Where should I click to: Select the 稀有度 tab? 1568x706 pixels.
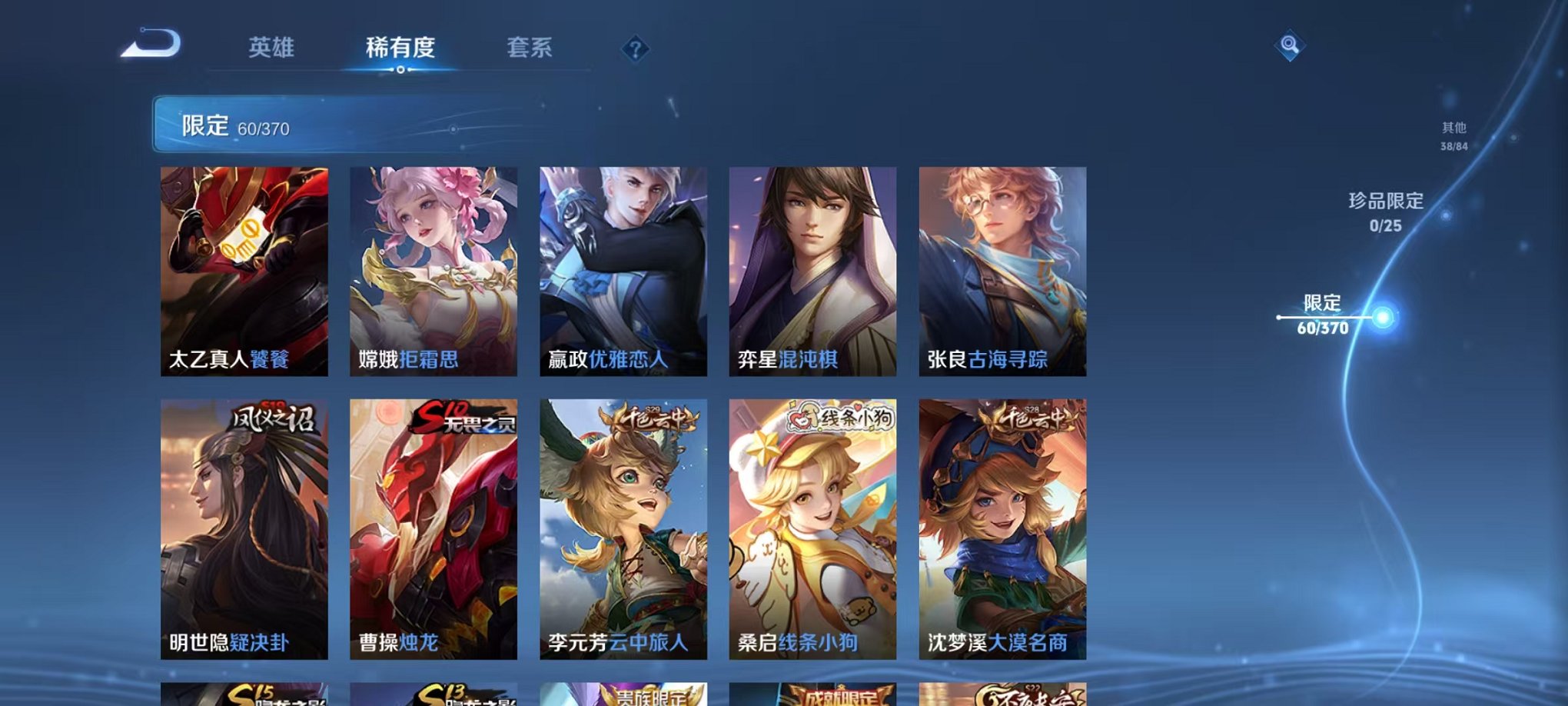[399, 48]
